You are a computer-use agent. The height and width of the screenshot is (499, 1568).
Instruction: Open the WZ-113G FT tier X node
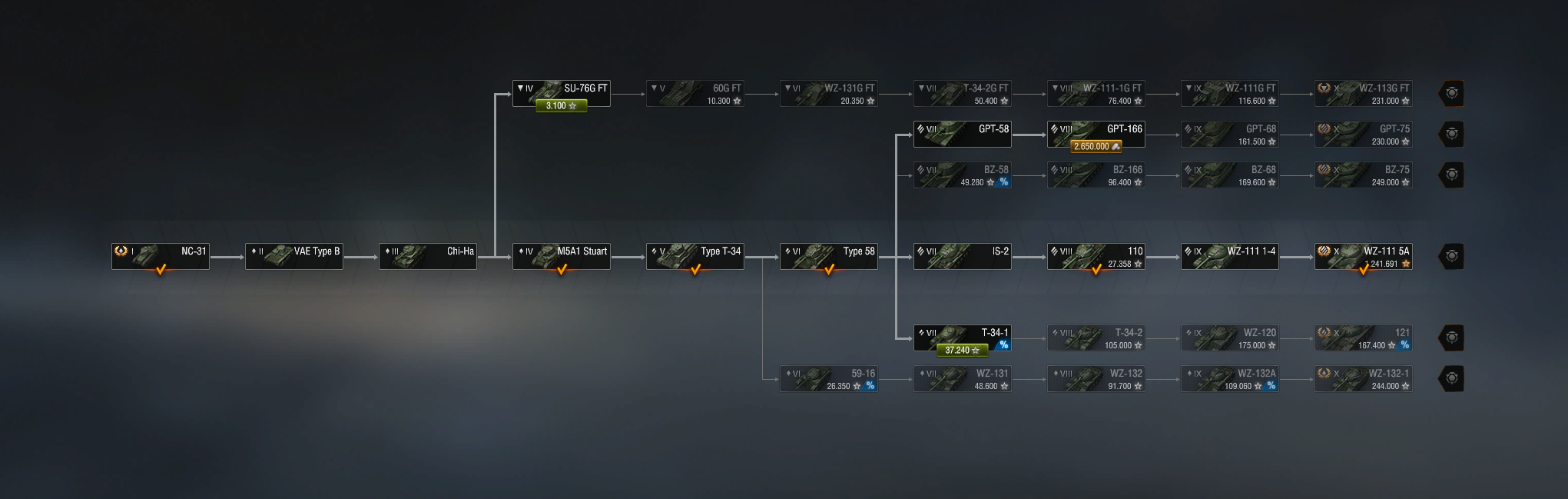pos(1363,93)
